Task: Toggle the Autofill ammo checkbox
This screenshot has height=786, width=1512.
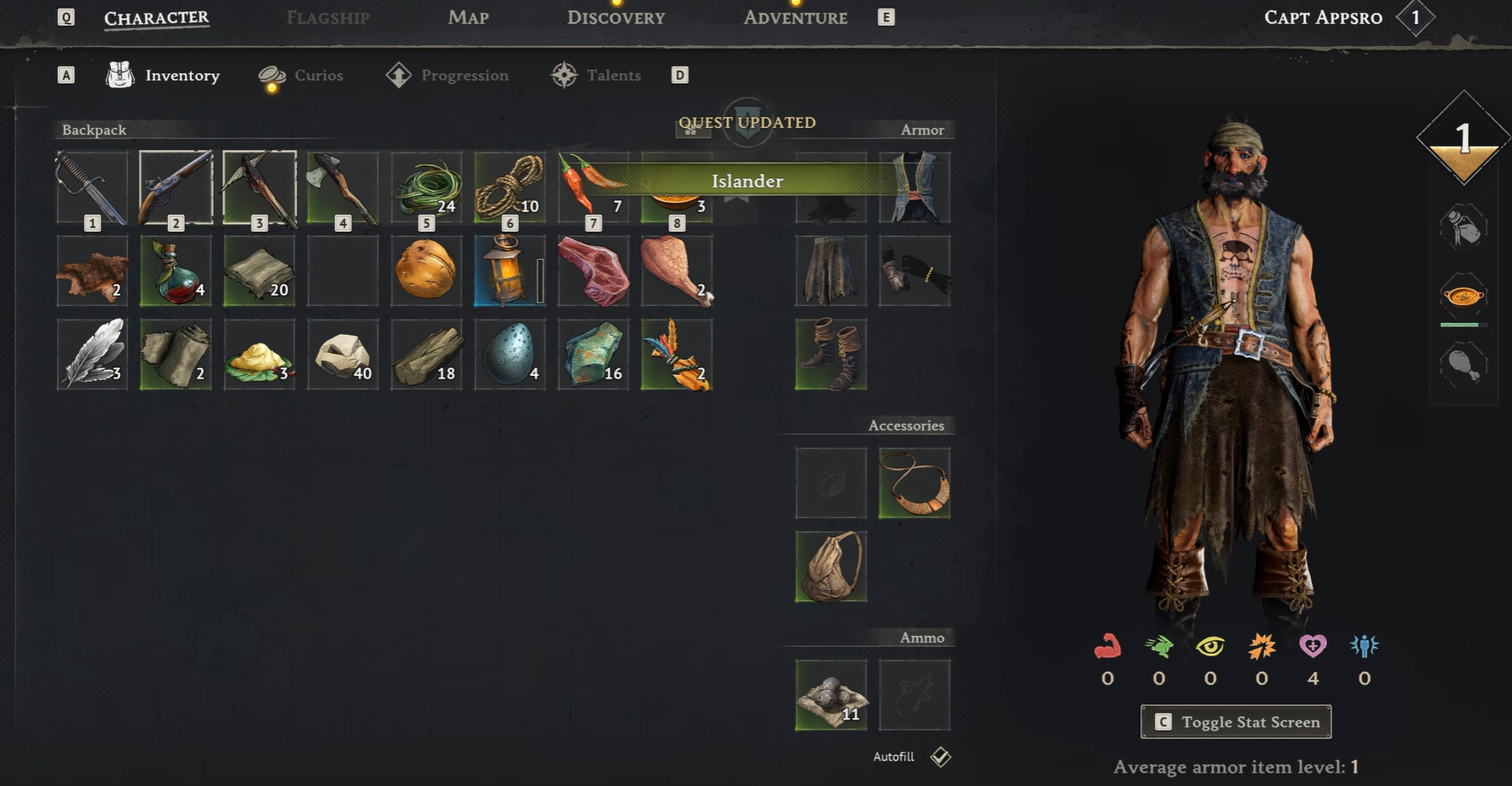Action: [x=940, y=756]
